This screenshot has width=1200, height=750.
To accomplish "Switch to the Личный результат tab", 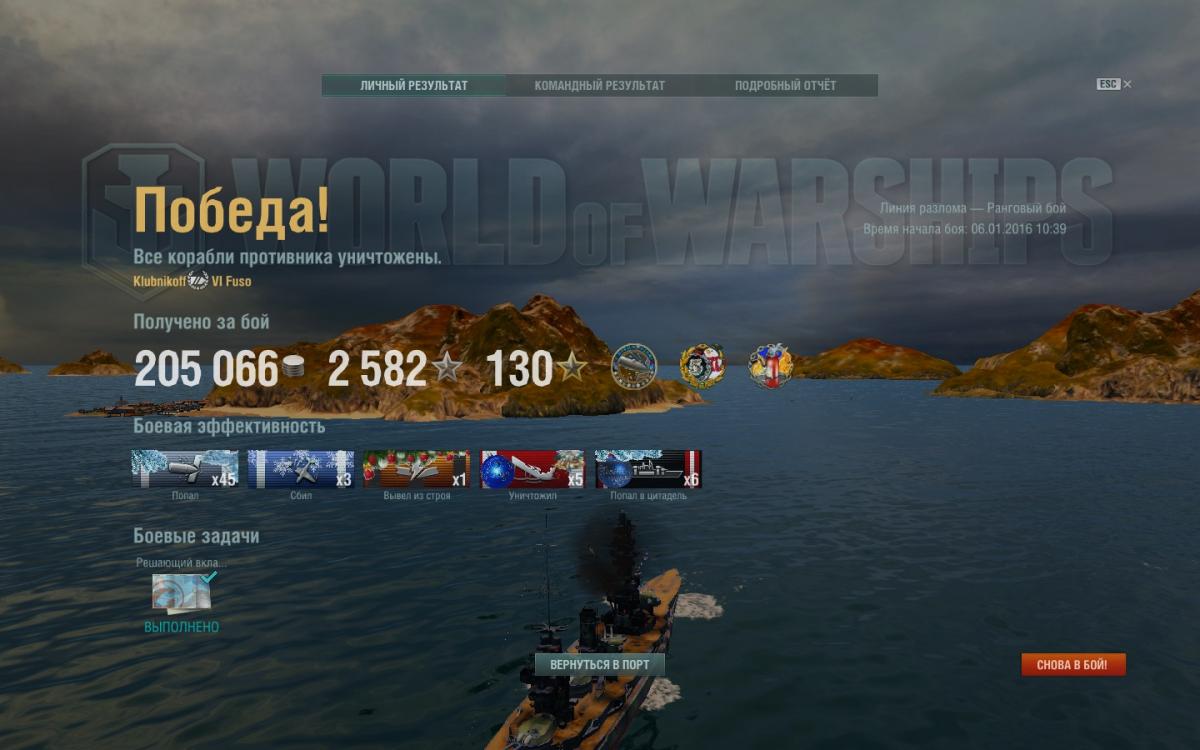I will [x=413, y=86].
